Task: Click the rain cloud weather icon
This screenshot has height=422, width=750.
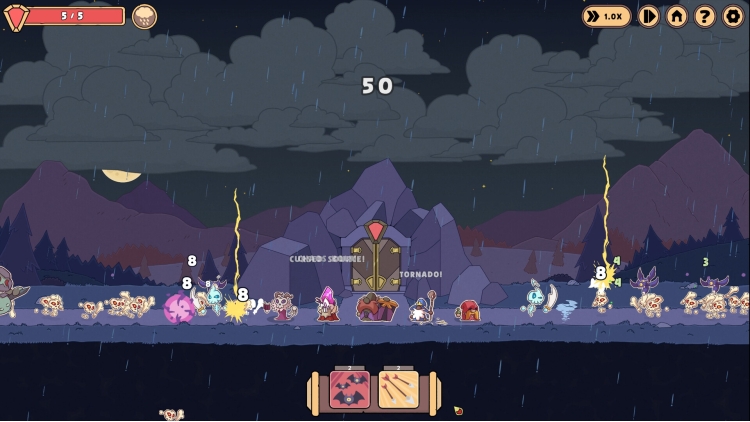Action: point(144,16)
